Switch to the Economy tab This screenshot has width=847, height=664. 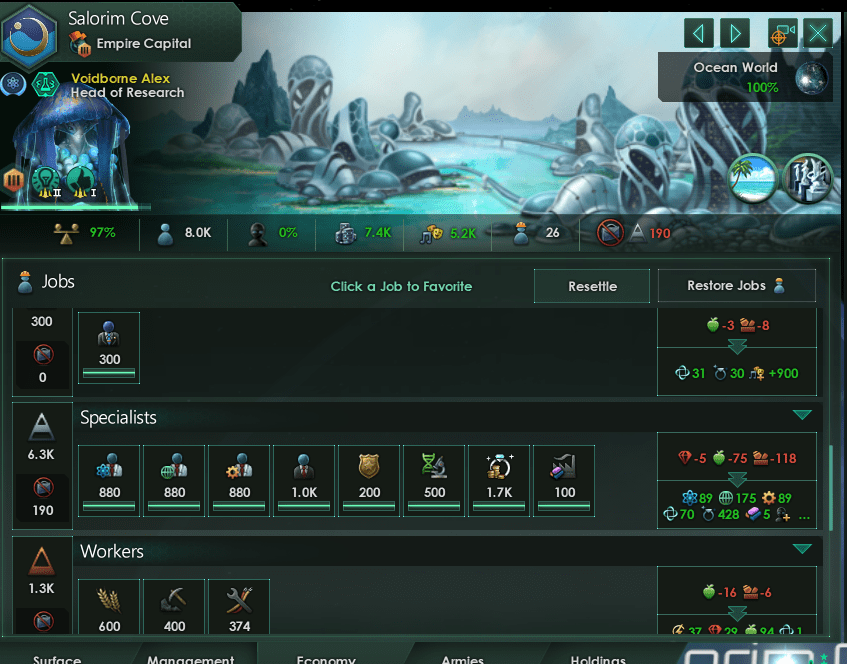tap(326, 659)
